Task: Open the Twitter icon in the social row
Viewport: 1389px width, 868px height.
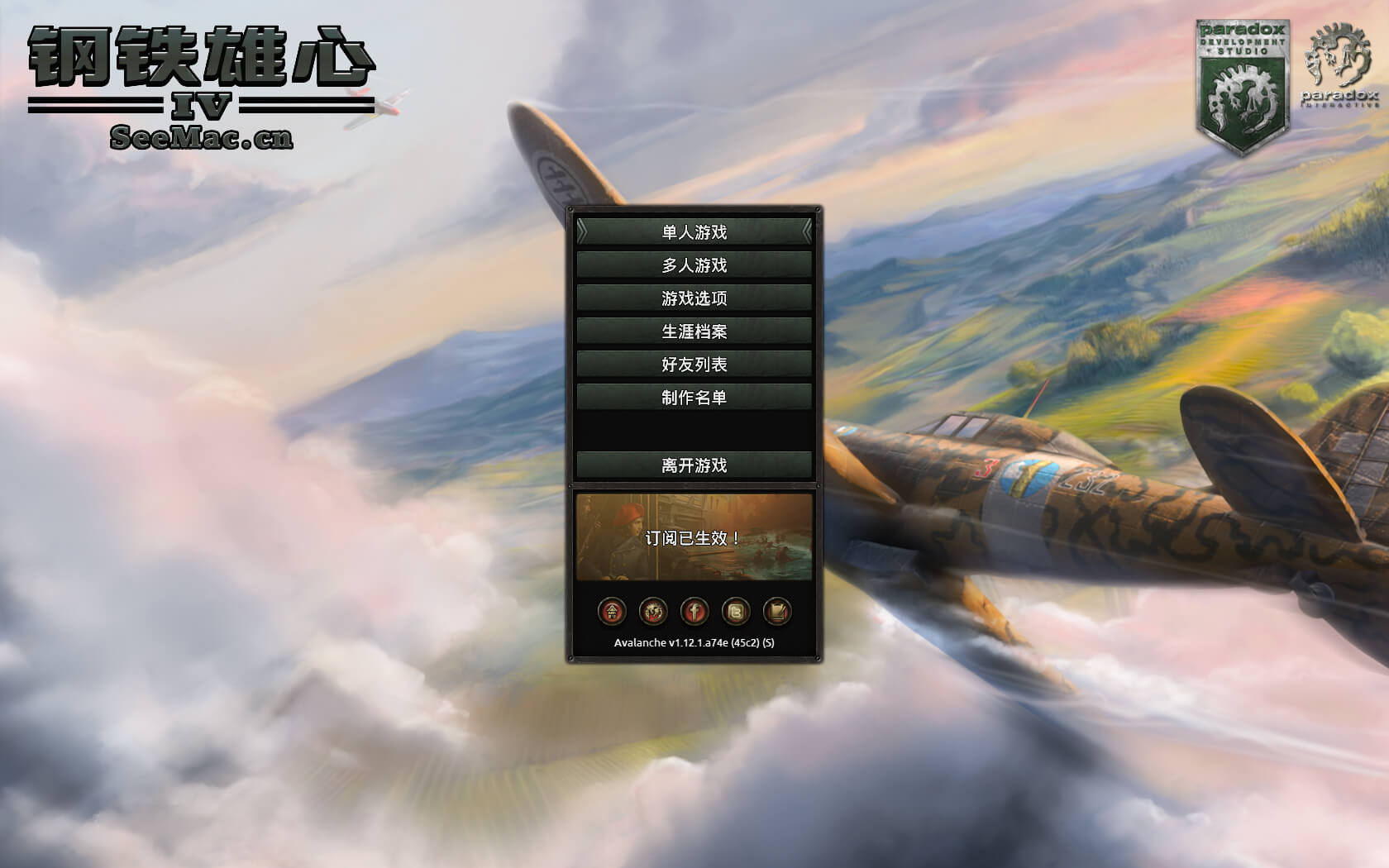Action: tap(737, 612)
